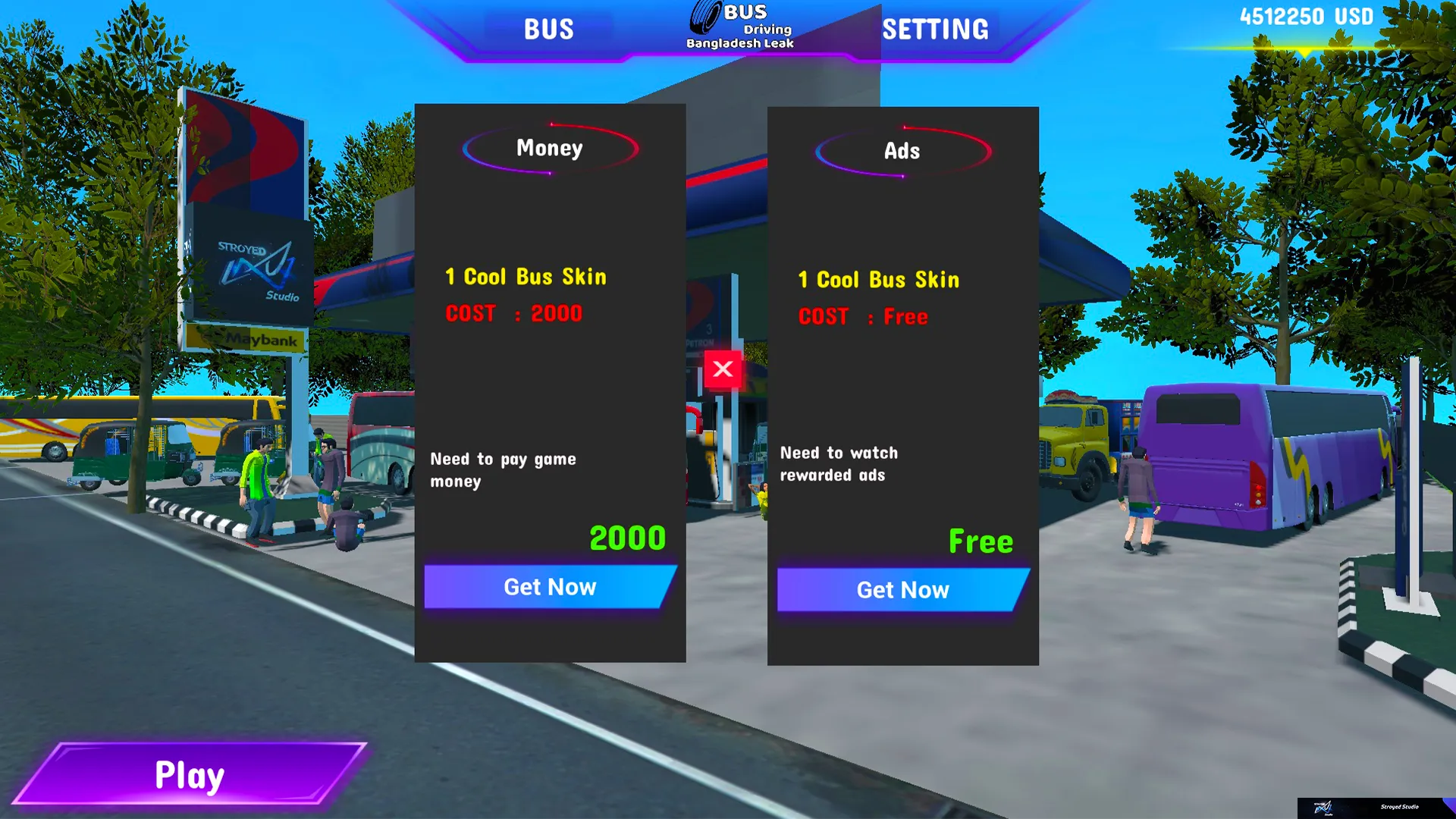1456x819 pixels.
Task: Get the free bus skin via ads
Action: (902, 590)
